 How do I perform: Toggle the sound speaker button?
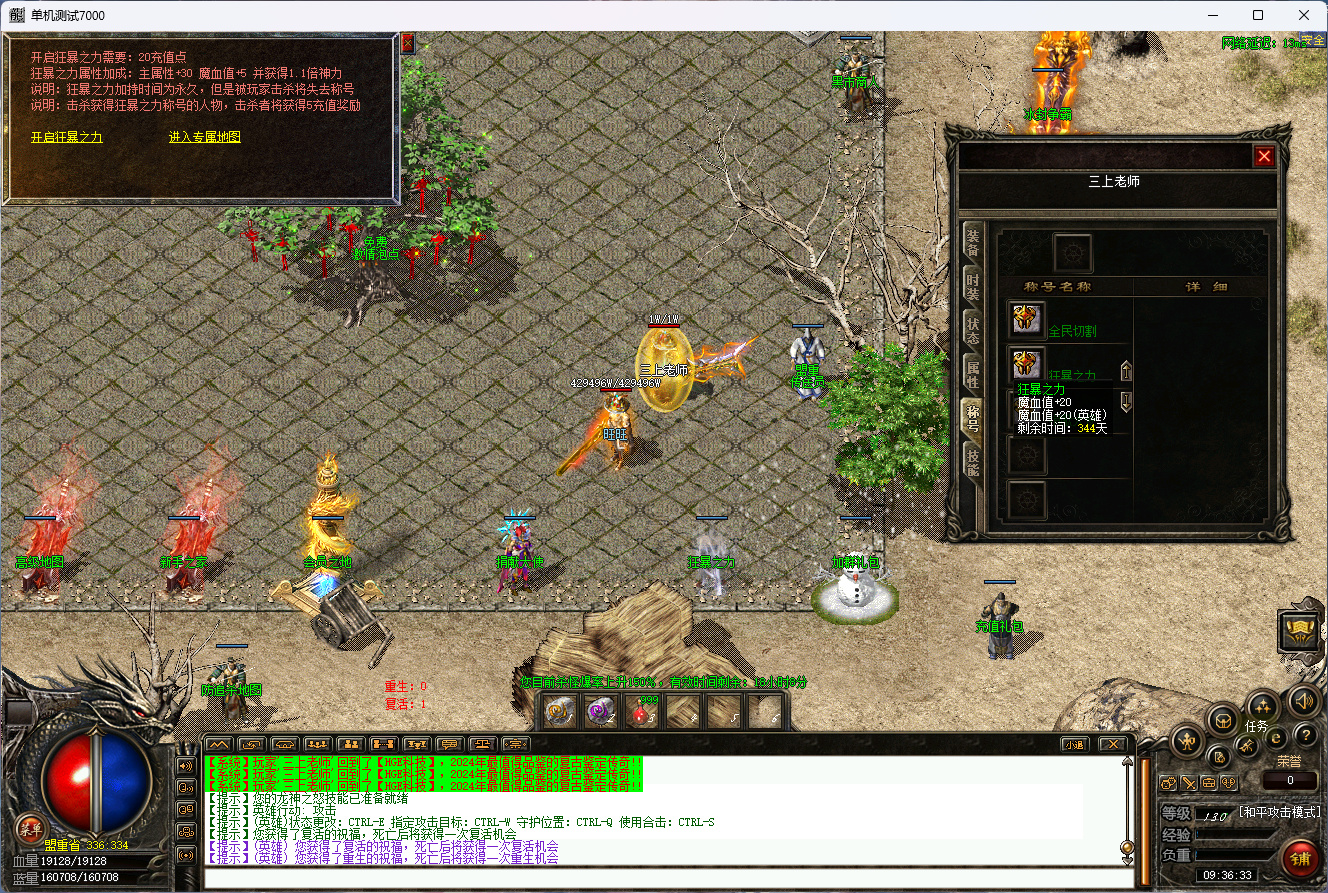tap(1303, 701)
